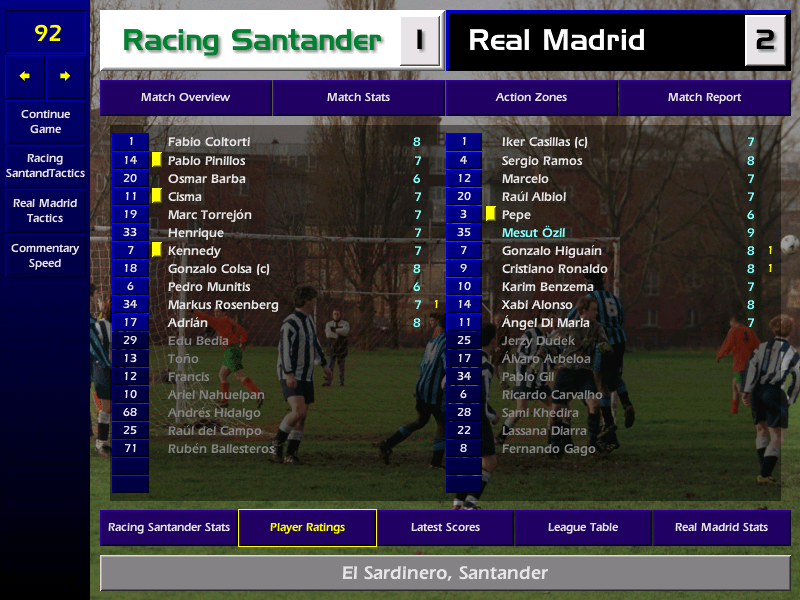Switch to the Match Overview tab
The image size is (800, 600).
[x=185, y=98]
